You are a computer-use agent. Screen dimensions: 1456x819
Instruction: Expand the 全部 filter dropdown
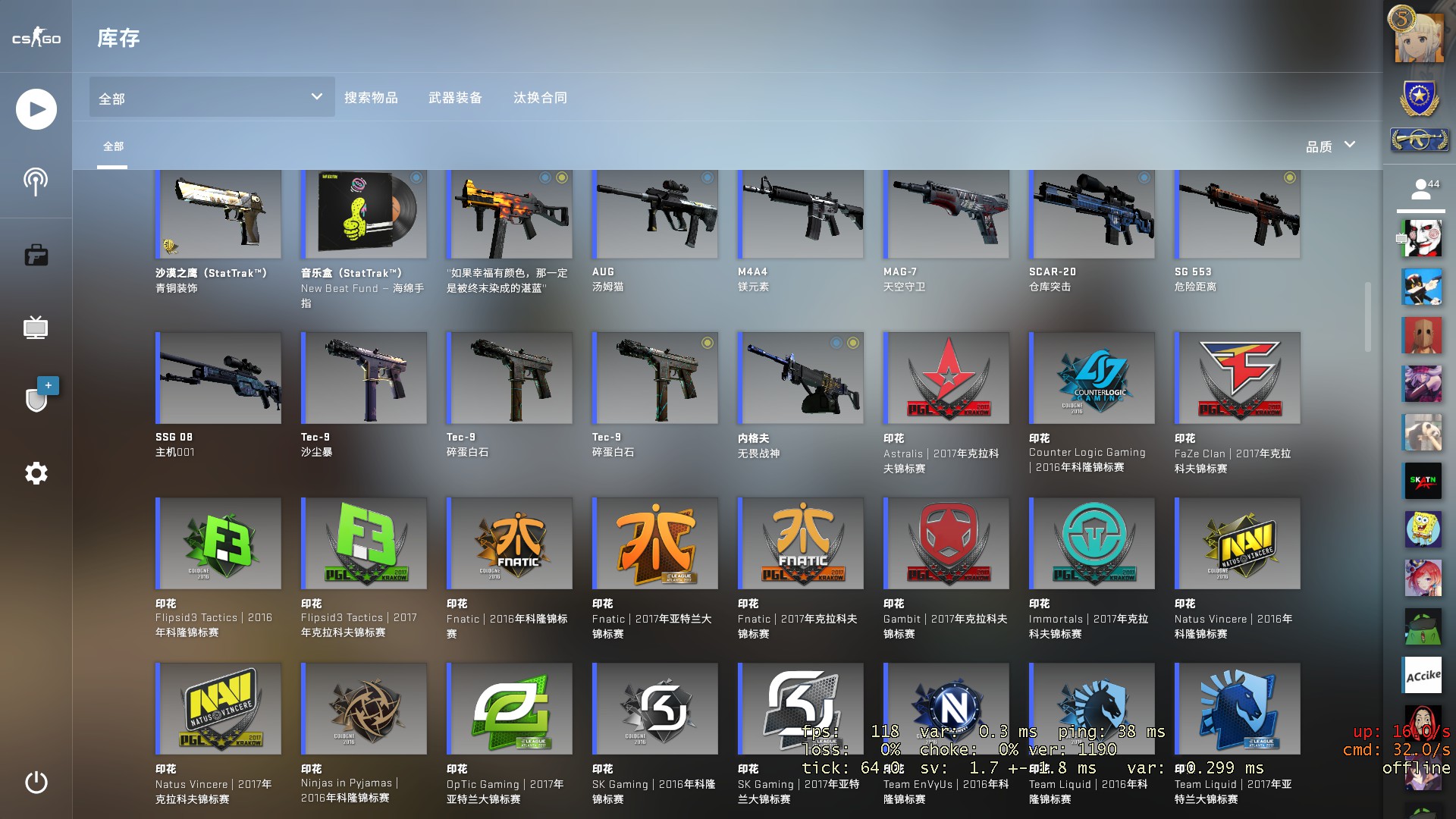(x=212, y=98)
